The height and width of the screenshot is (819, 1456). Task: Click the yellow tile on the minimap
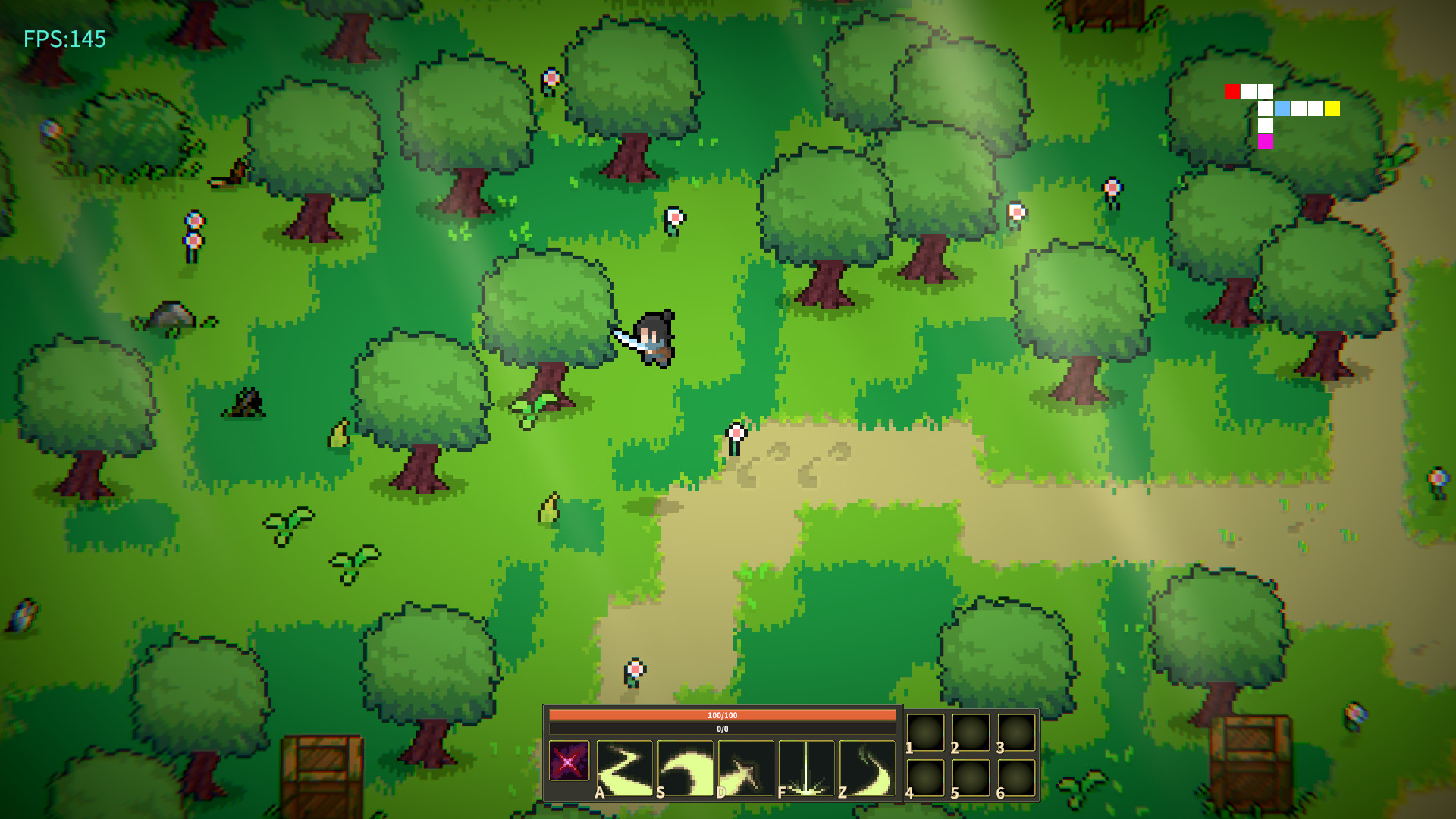pos(1332,108)
